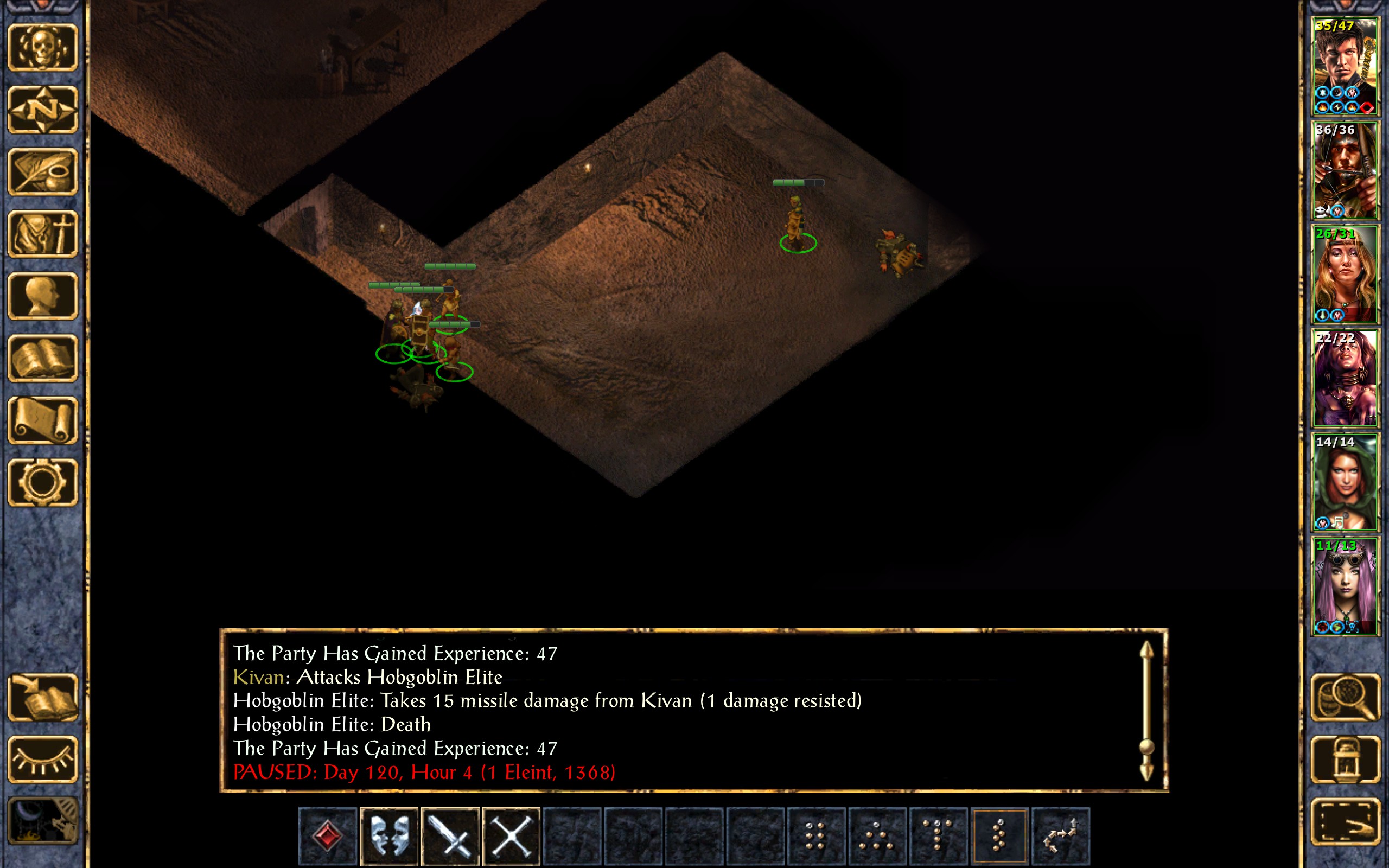Image resolution: width=1389 pixels, height=868 pixels.
Task: Toggle party AI with the lantern button
Action: pyautogui.click(x=1345, y=759)
